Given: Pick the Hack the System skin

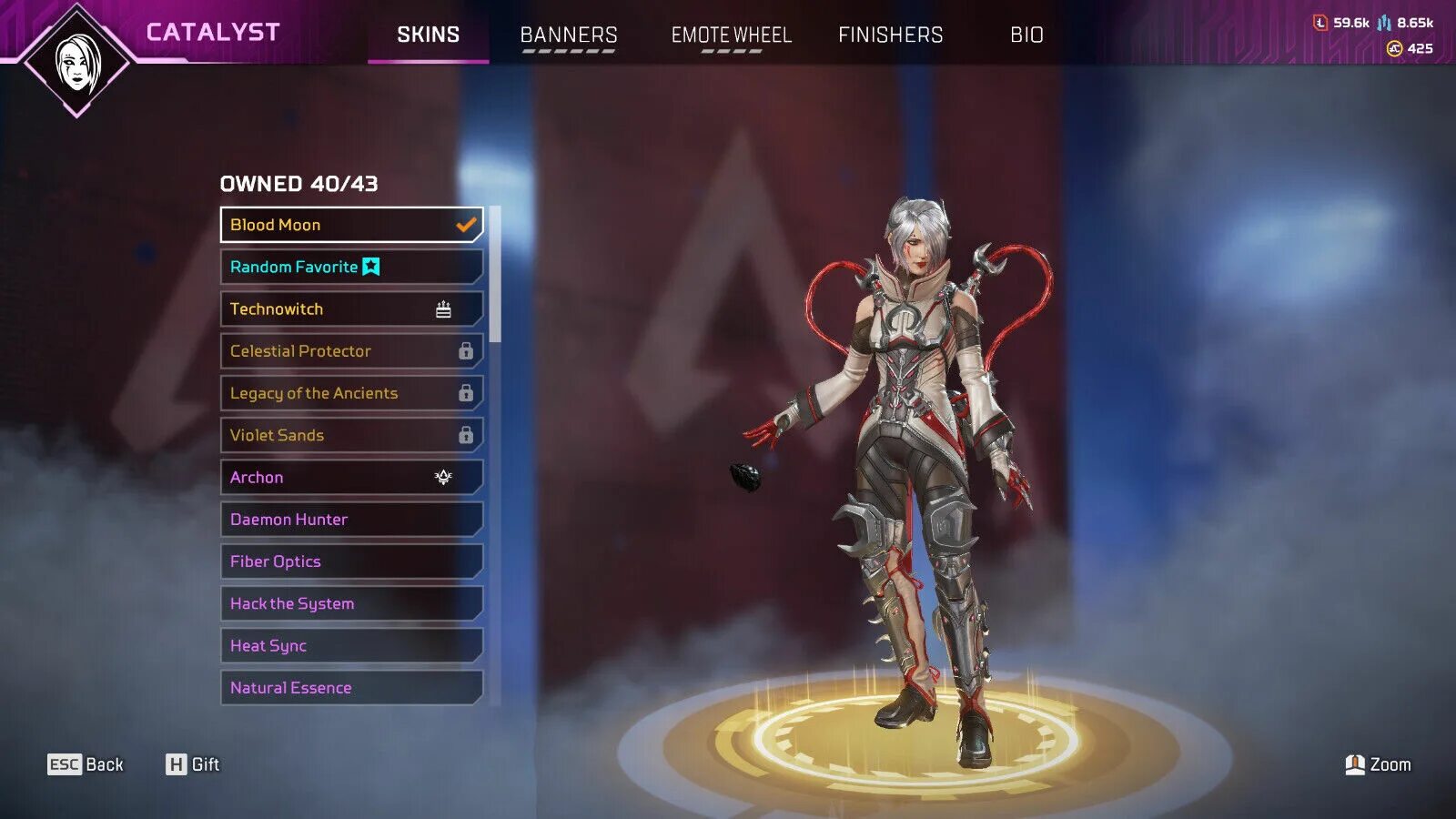Looking at the screenshot, I should (x=351, y=603).
